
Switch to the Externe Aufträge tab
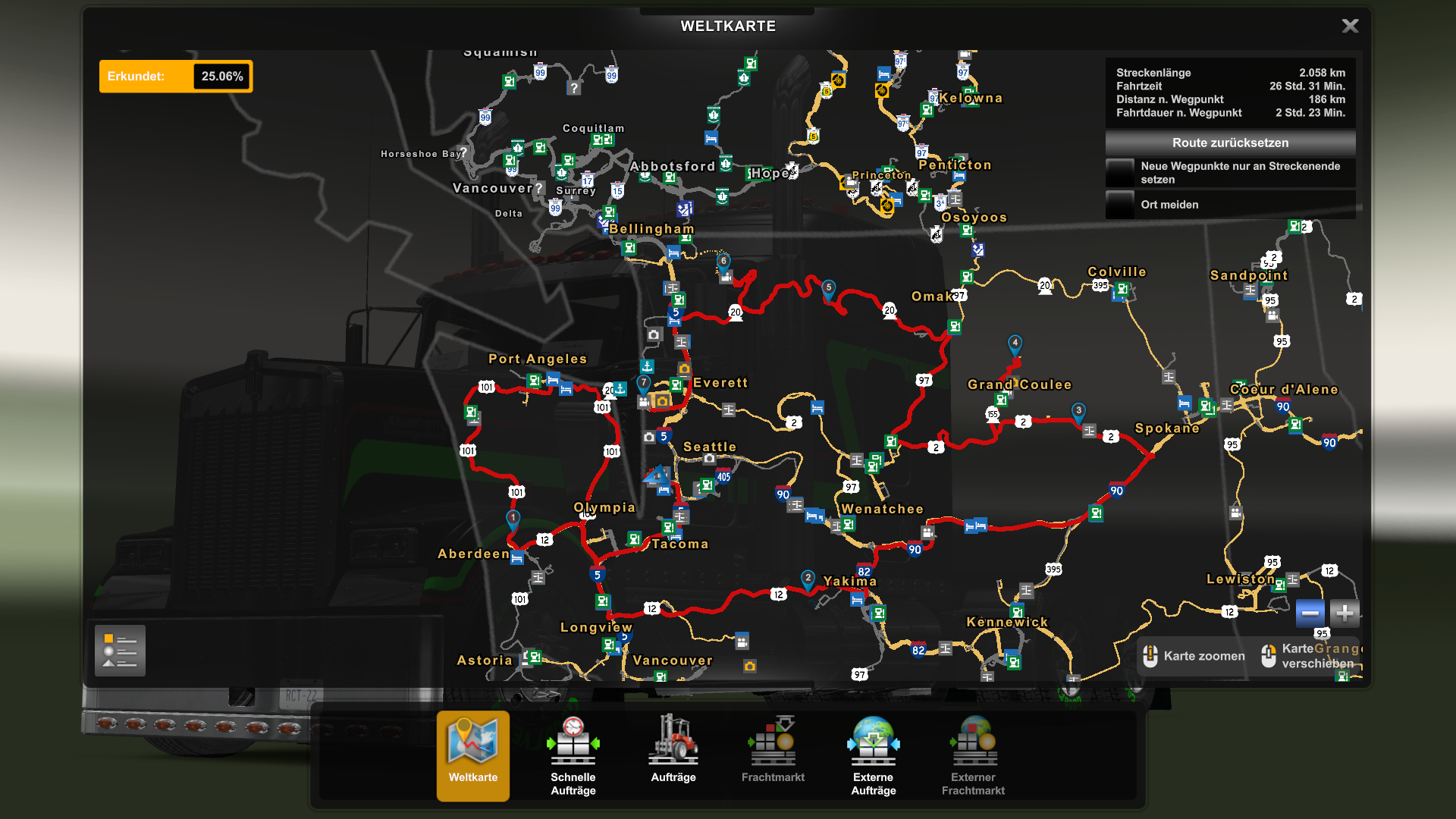tap(873, 751)
